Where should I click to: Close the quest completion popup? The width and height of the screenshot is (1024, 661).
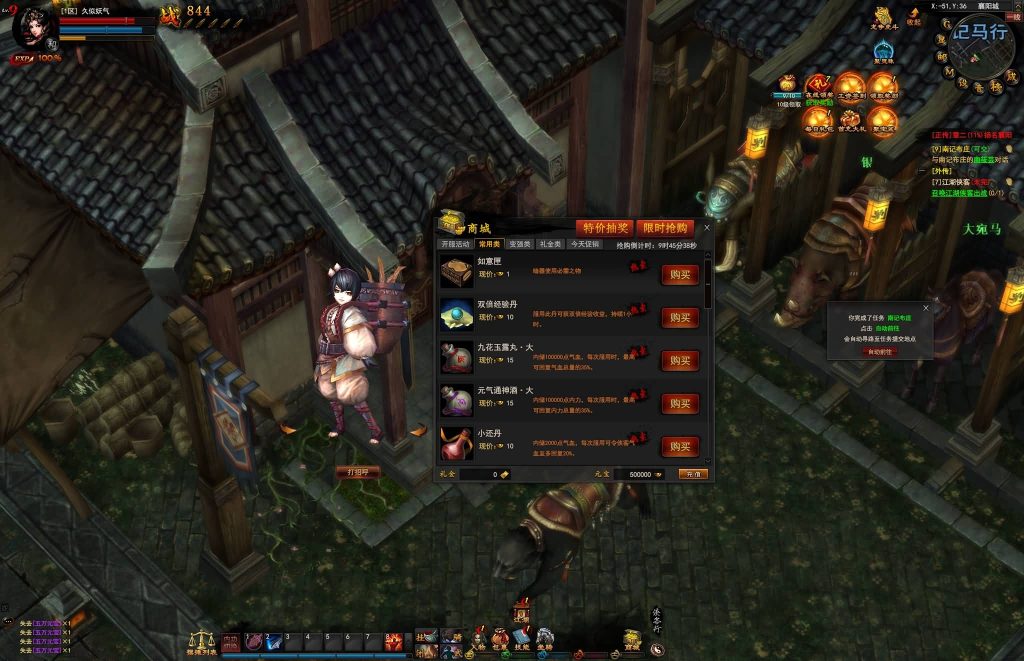925,308
